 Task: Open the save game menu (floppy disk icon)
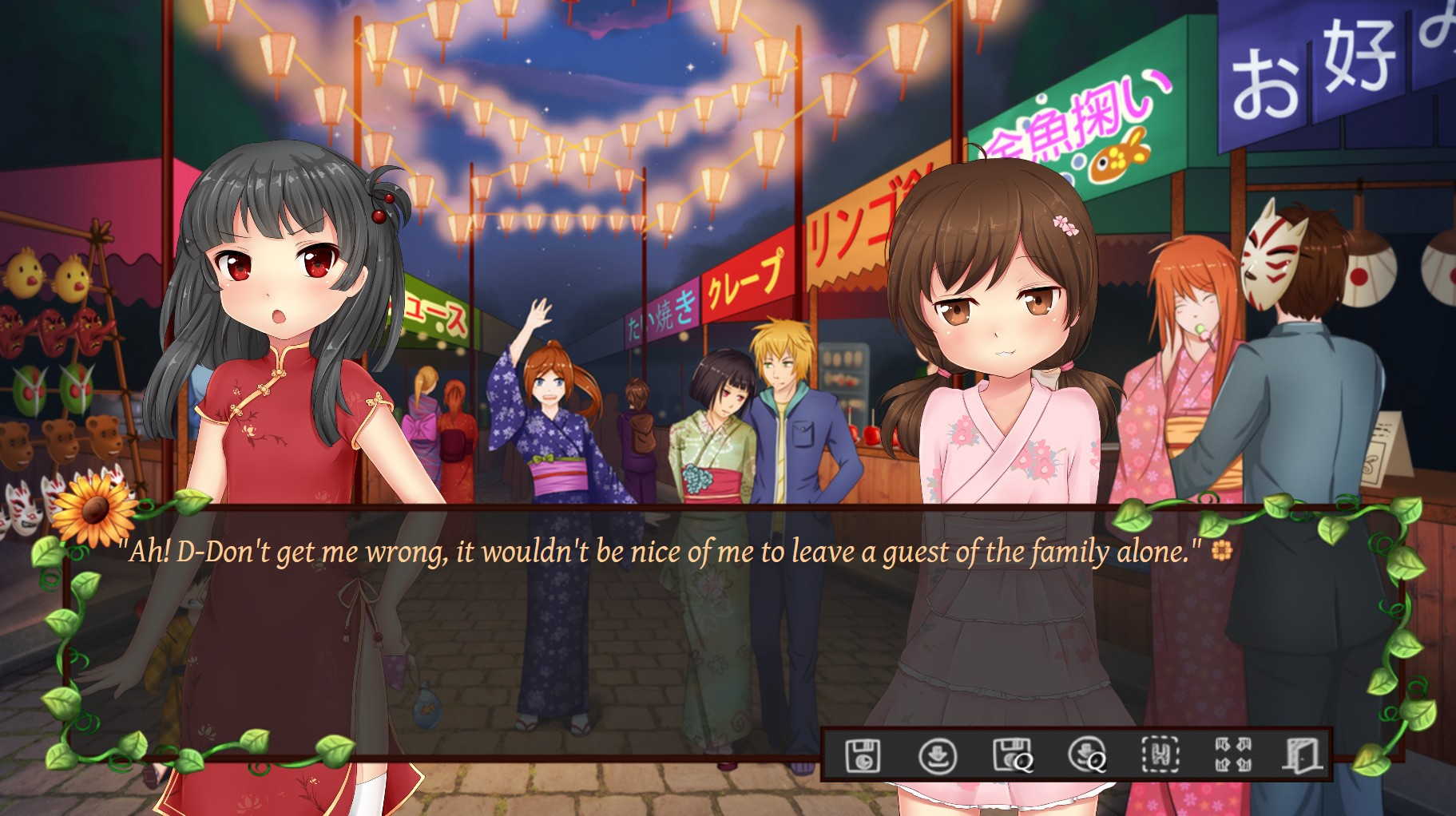(863, 755)
